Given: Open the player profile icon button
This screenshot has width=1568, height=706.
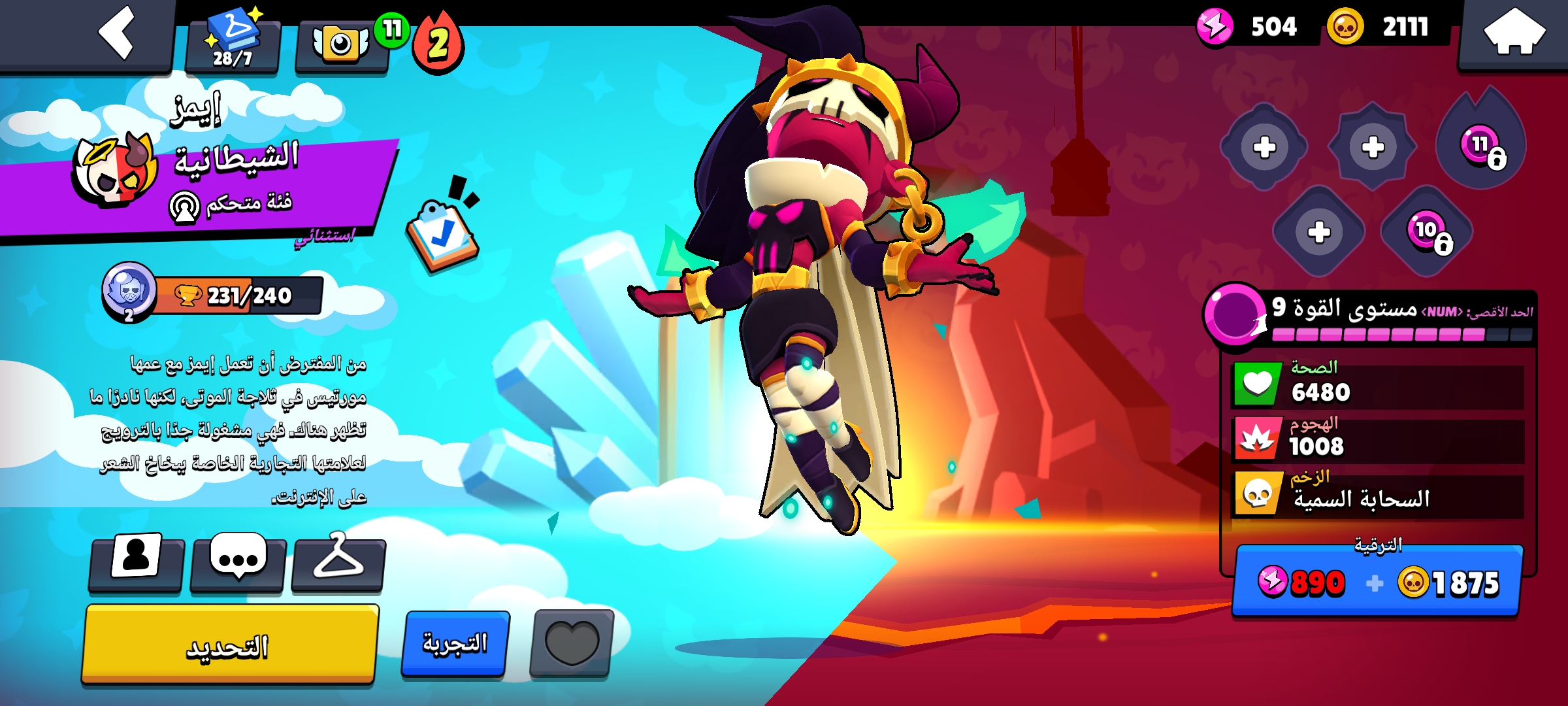Looking at the screenshot, I should point(136,562).
